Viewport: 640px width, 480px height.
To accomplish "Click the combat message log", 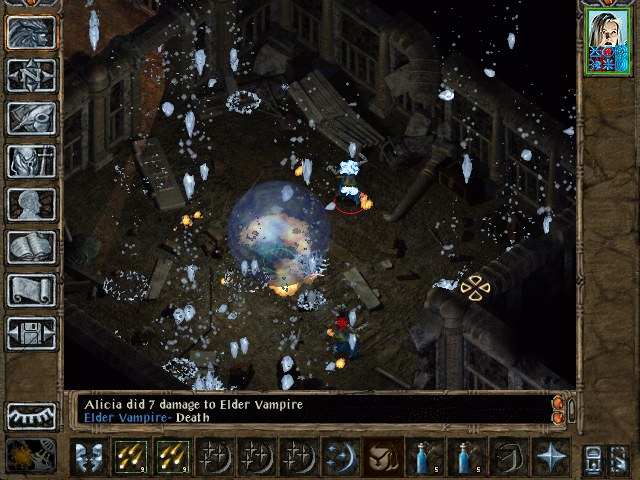I will [310, 411].
